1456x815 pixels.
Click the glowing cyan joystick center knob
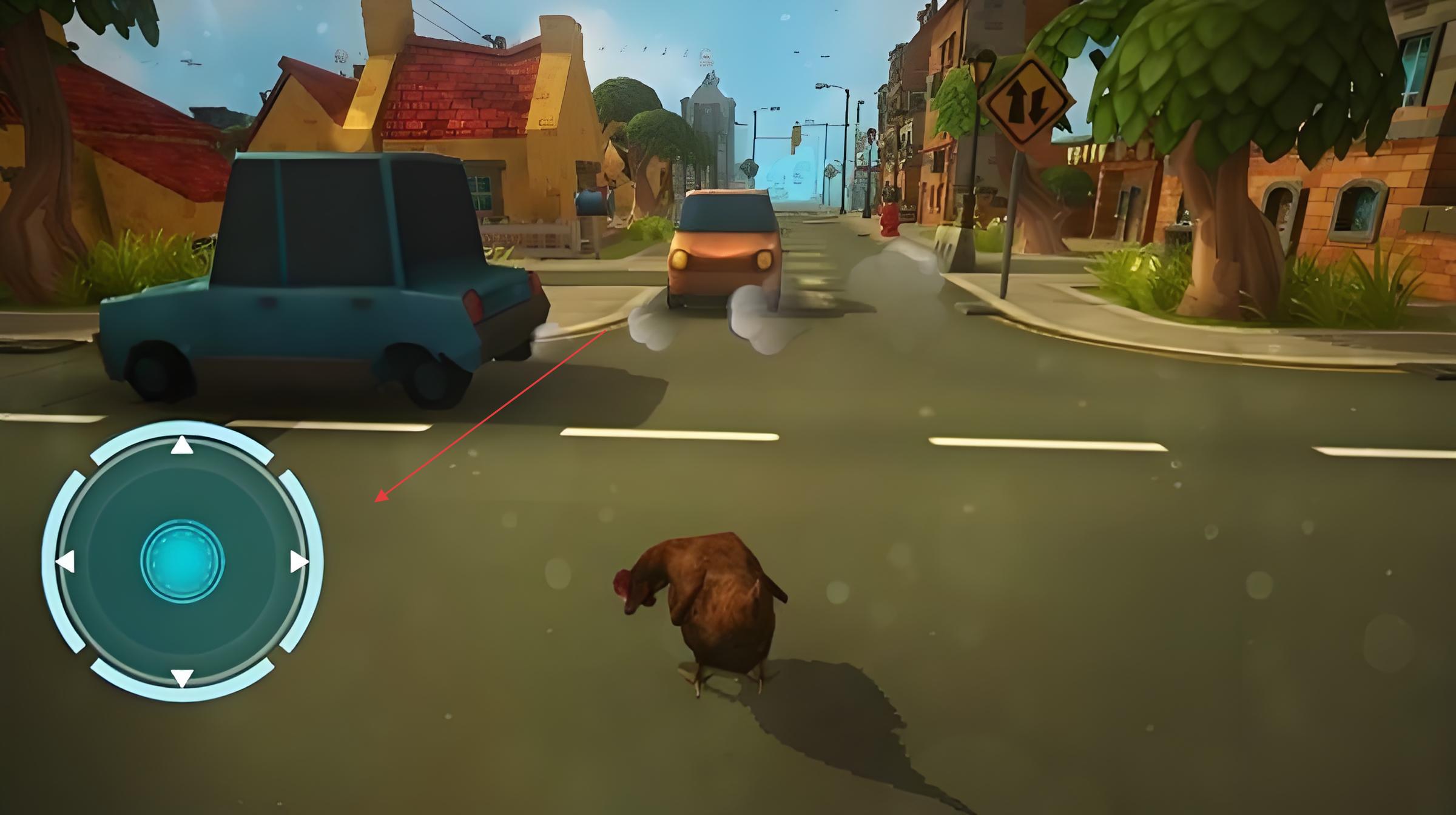182,562
